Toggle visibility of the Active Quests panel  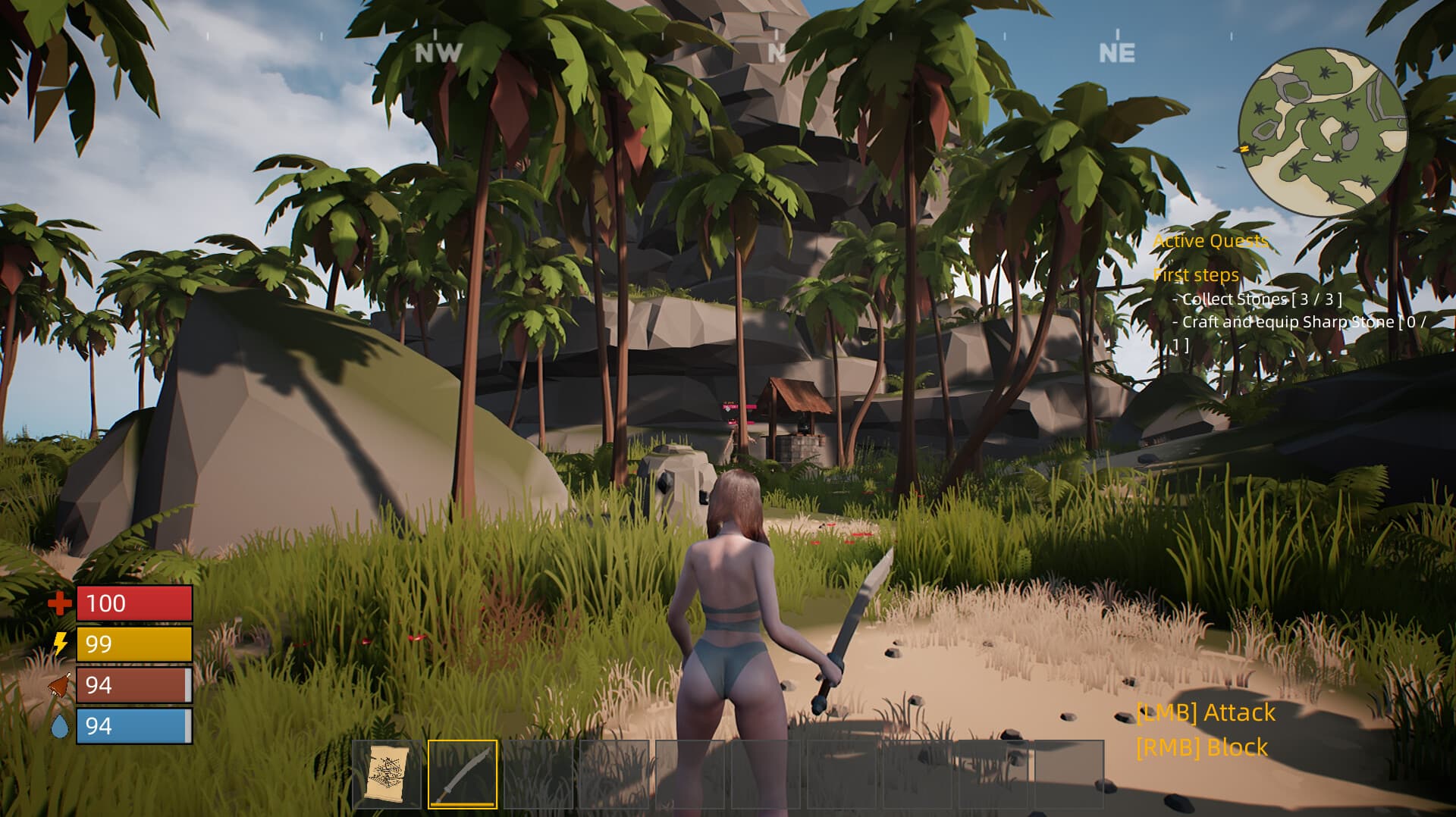[1209, 241]
